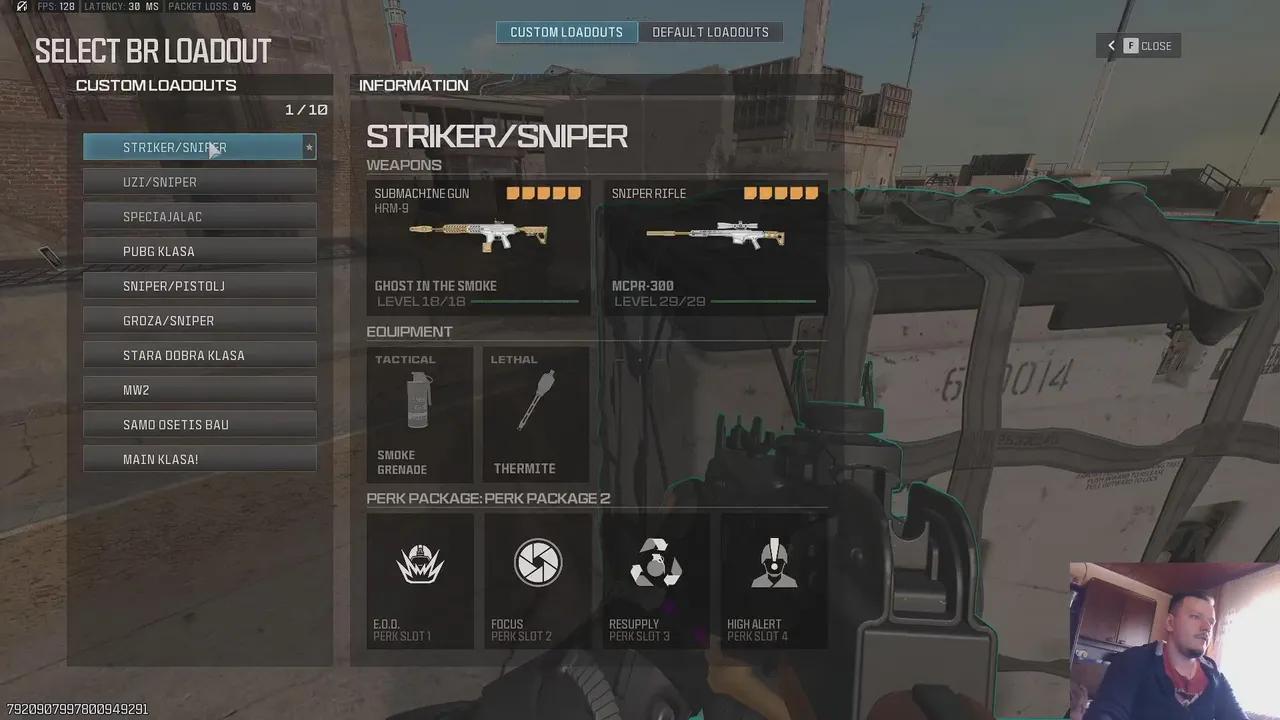Select the E.O.D. perk slot
Image resolution: width=1280 pixels, height=720 pixels.
tap(420, 580)
